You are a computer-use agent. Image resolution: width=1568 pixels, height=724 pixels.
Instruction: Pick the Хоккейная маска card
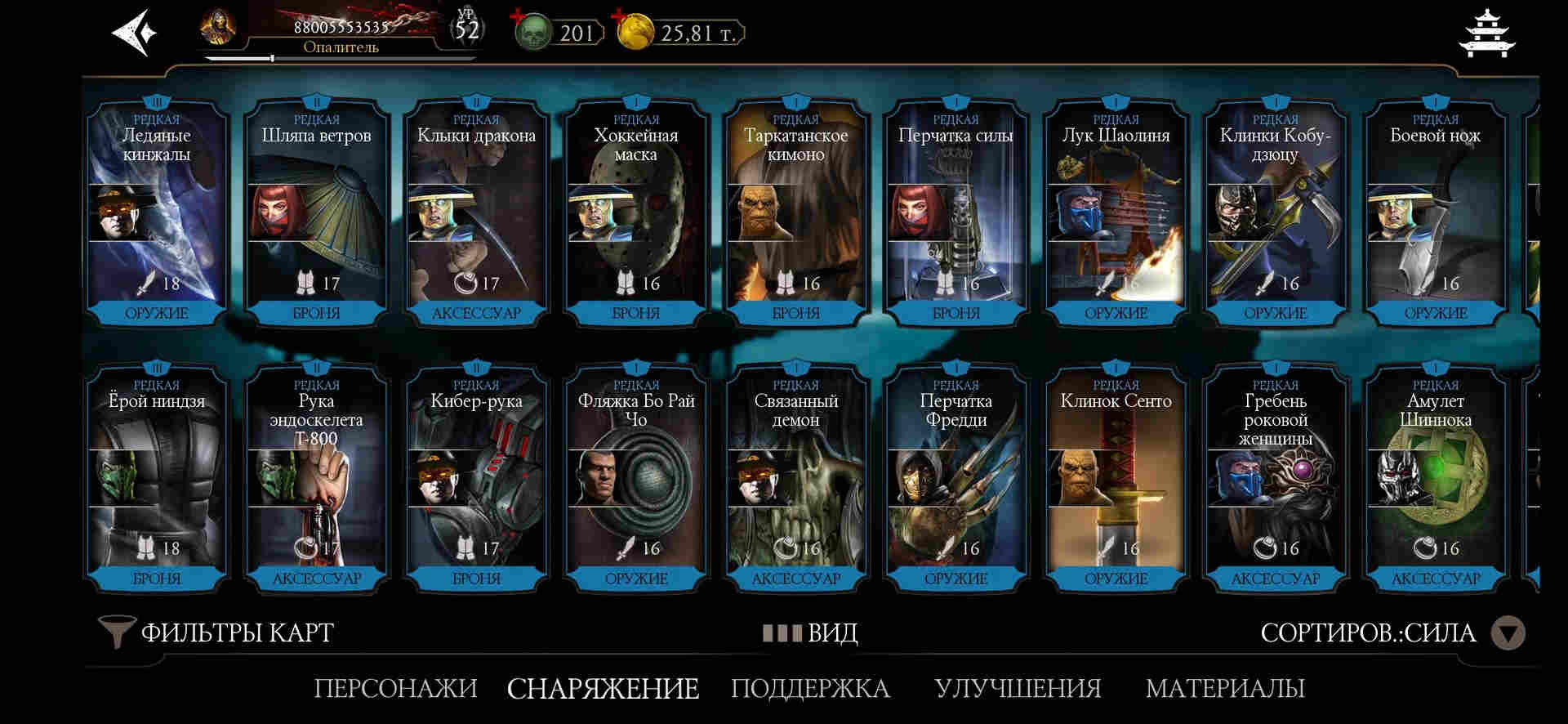635,214
